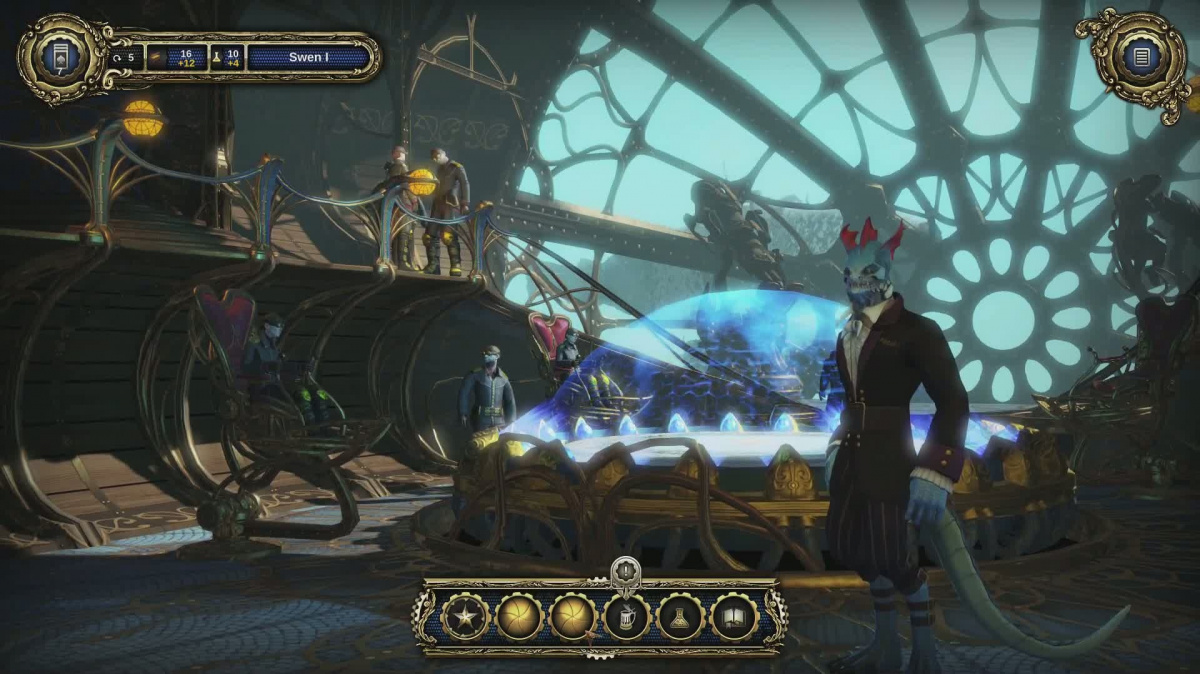Click the exclamation mark alert badge
Screen dimensions: 1200x674
coord(625,569)
